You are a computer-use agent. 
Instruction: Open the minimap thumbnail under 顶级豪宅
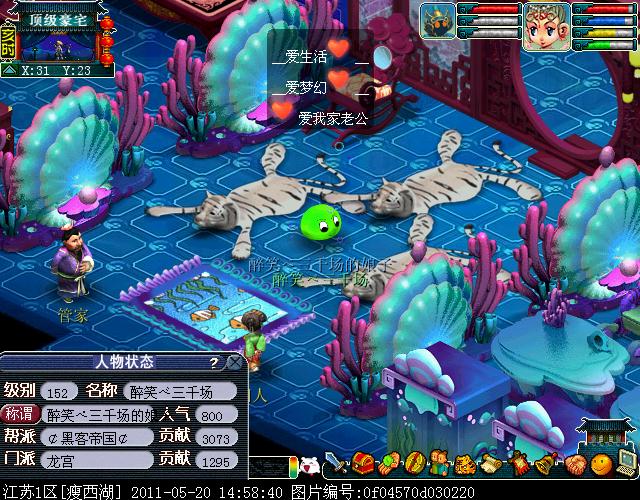click(x=56, y=46)
